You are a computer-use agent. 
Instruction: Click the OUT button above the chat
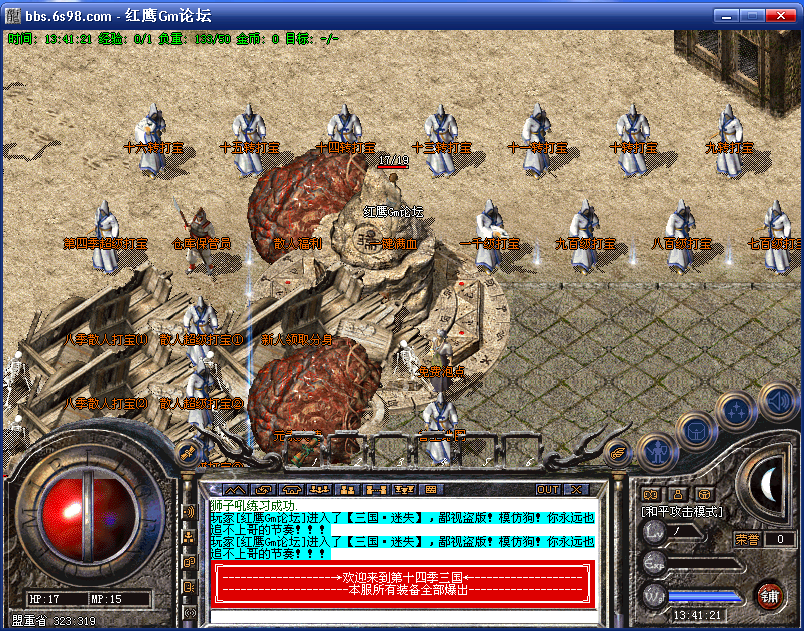click(548, 489)
